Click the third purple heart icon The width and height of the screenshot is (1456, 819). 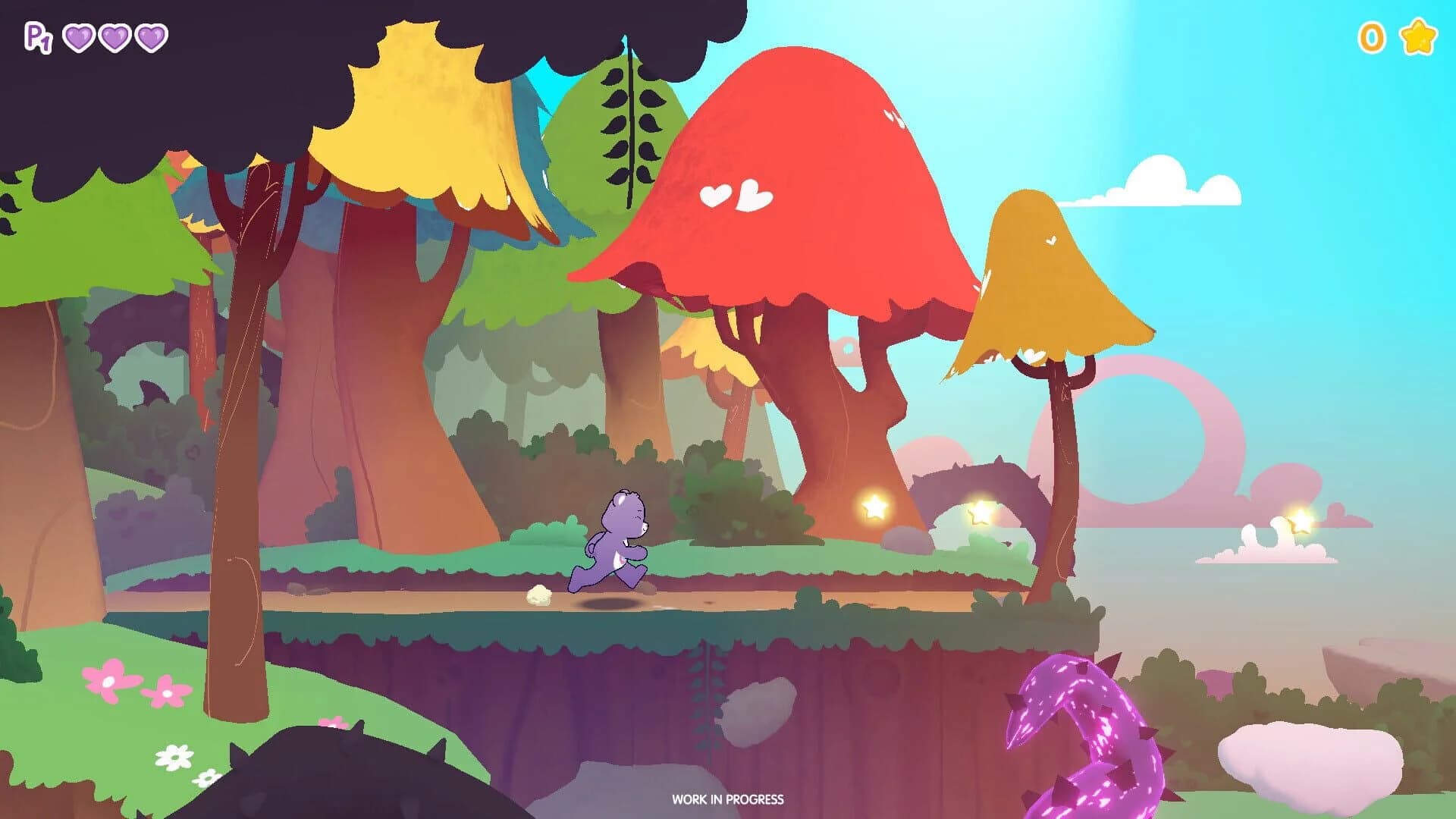[x=149, y=36]
